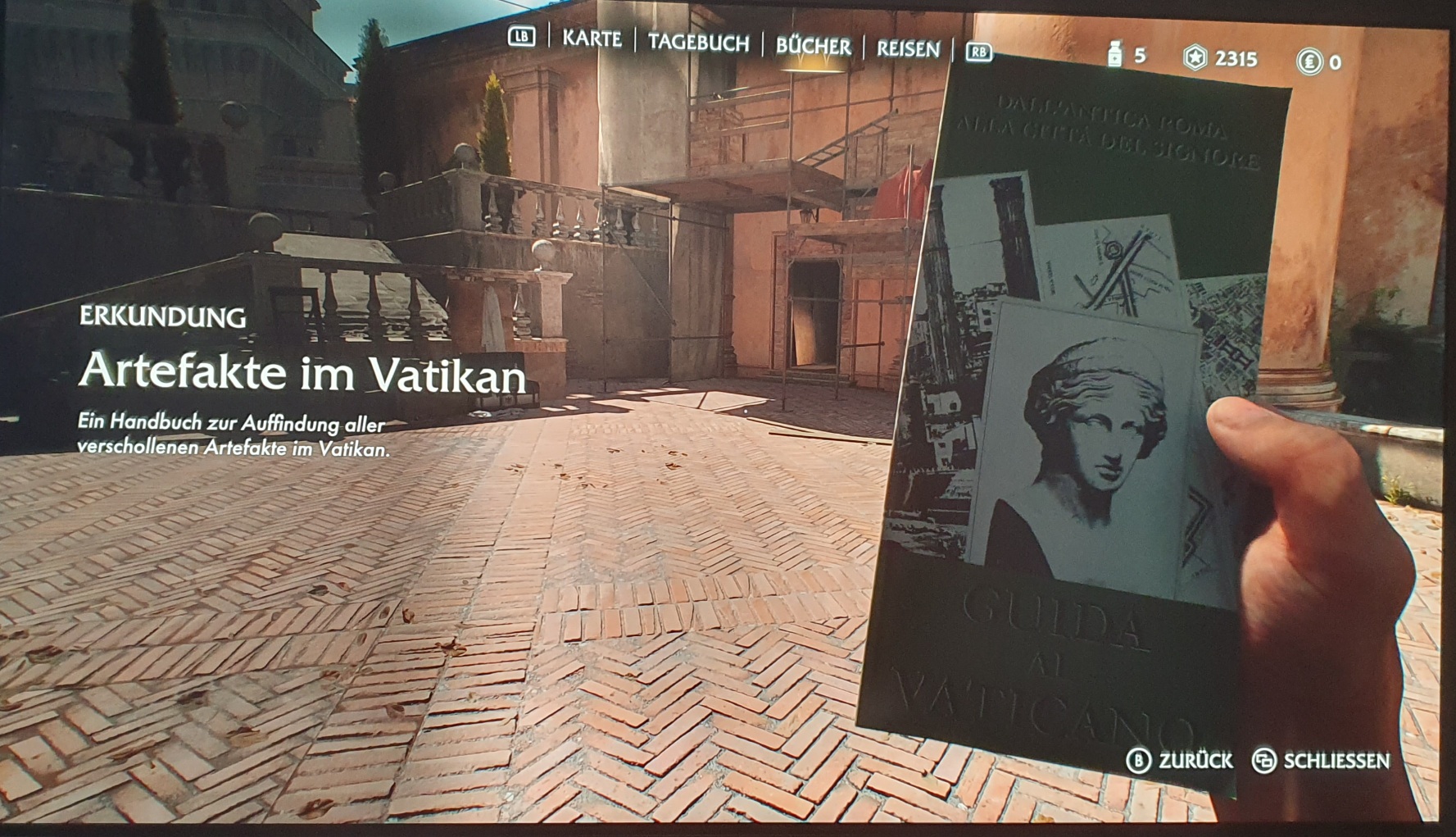
Task: Open the Tagebuch tab
Action: pyautogui.click(x=698, y=43)
